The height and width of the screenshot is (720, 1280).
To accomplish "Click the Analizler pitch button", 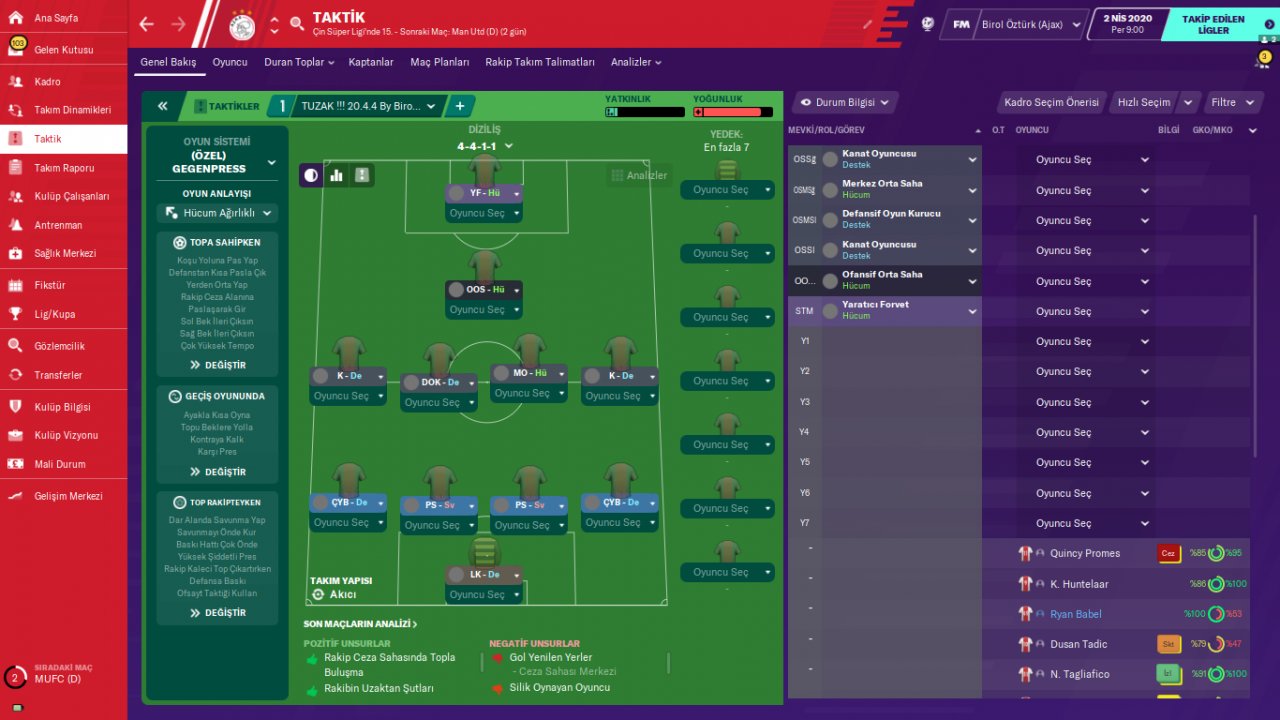I will (637, 175).
